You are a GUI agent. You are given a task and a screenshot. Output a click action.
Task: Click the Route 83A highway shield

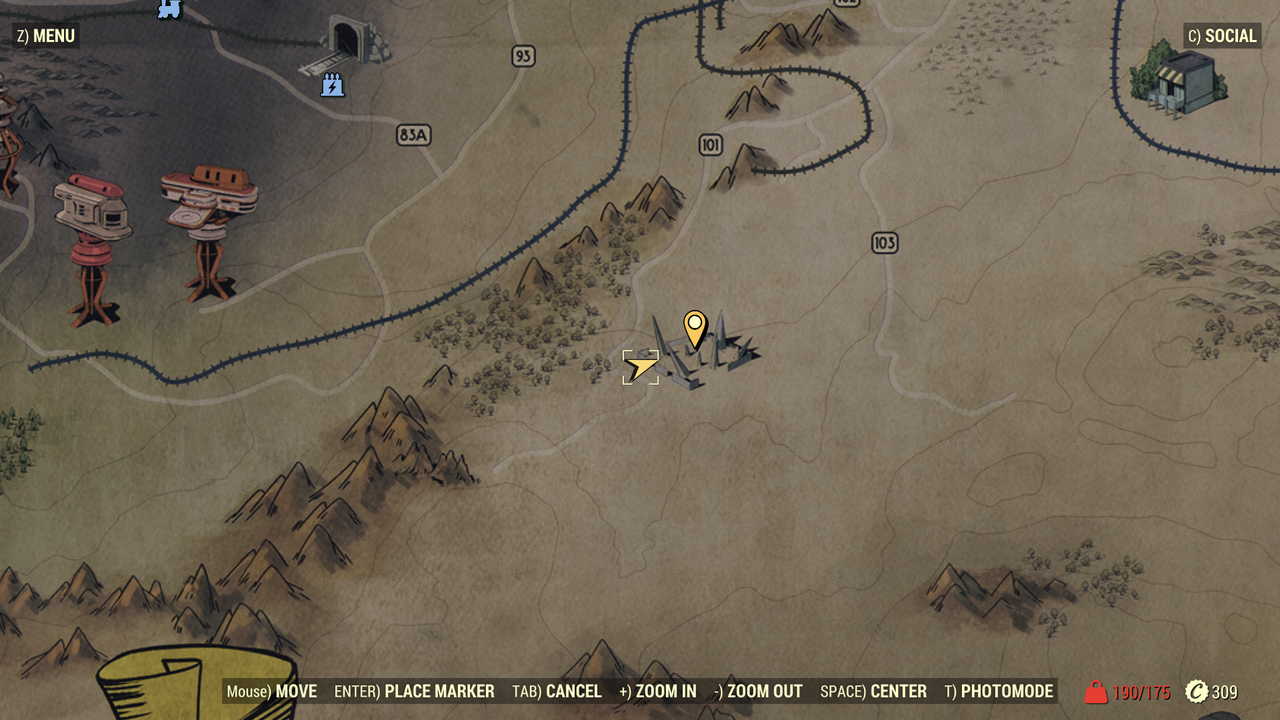point(413,135)
